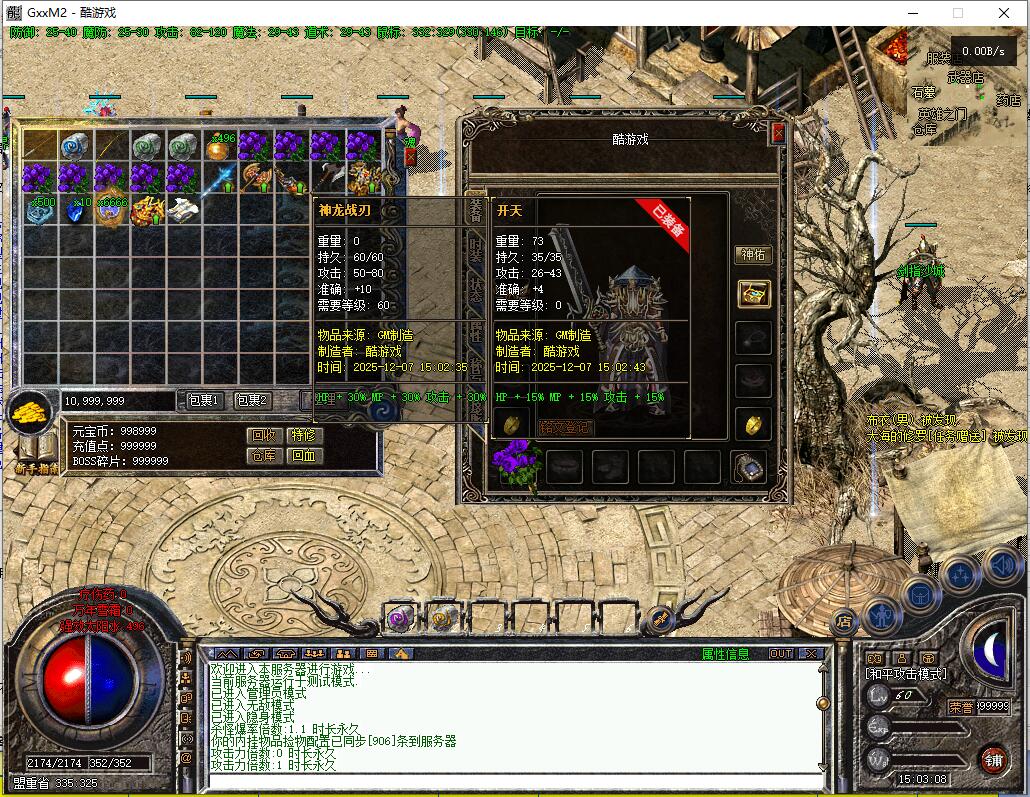Switch to the 包裹2 bag page
This screenshot has width=1030, height=797.
point(252,401)
